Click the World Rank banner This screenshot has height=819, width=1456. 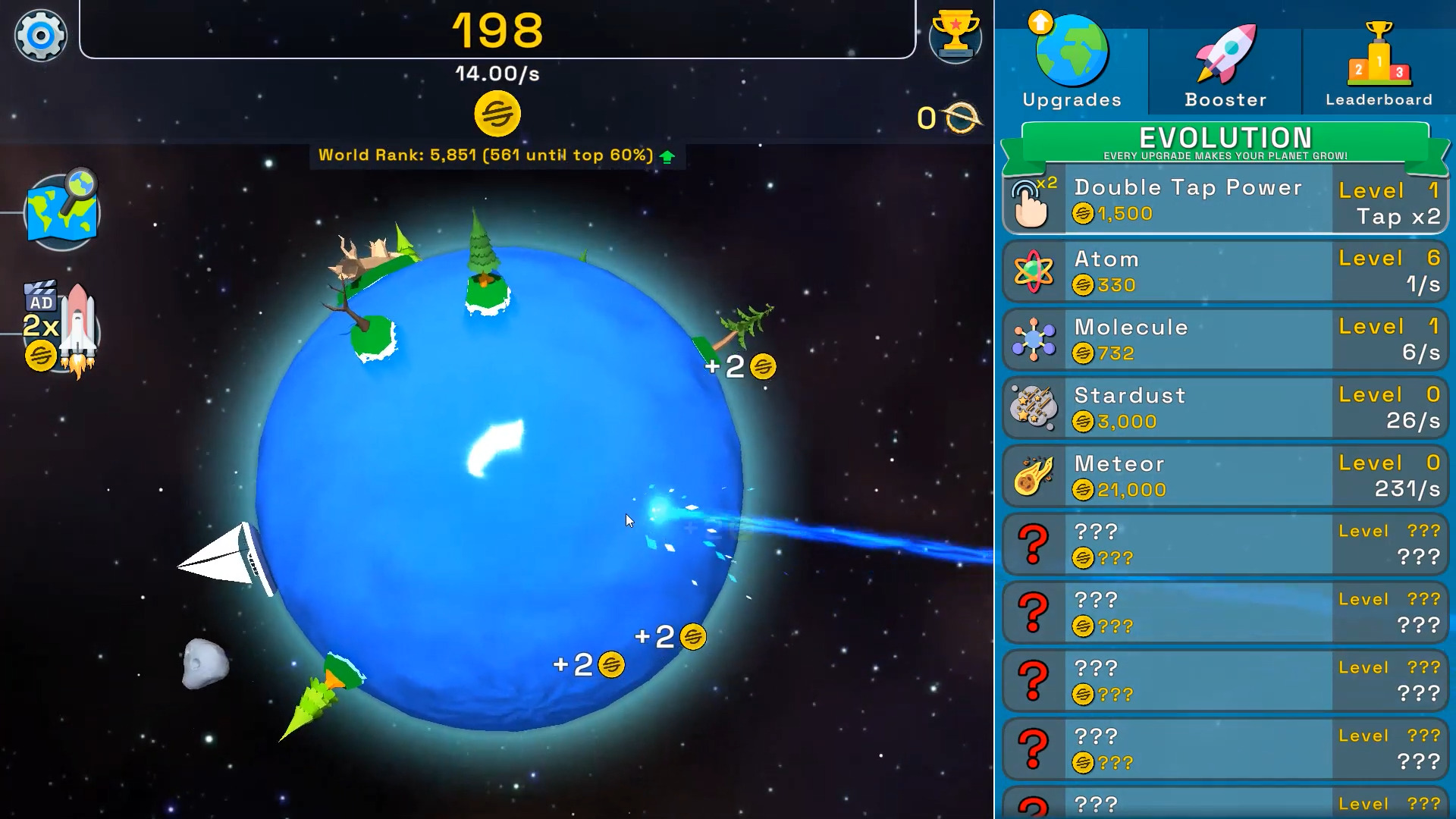tap(497, 155)
